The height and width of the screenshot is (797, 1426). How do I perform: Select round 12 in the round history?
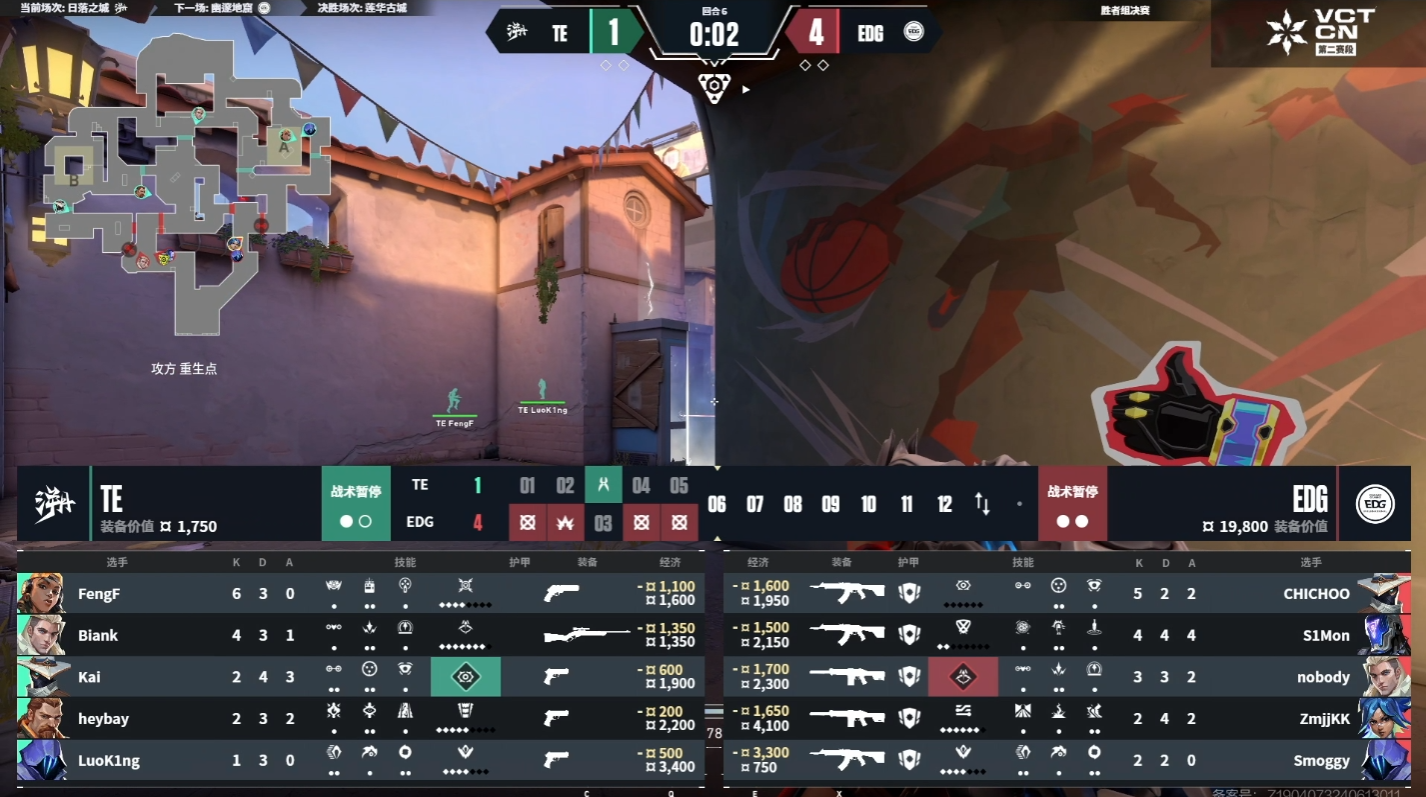click(x=944, y=504)
